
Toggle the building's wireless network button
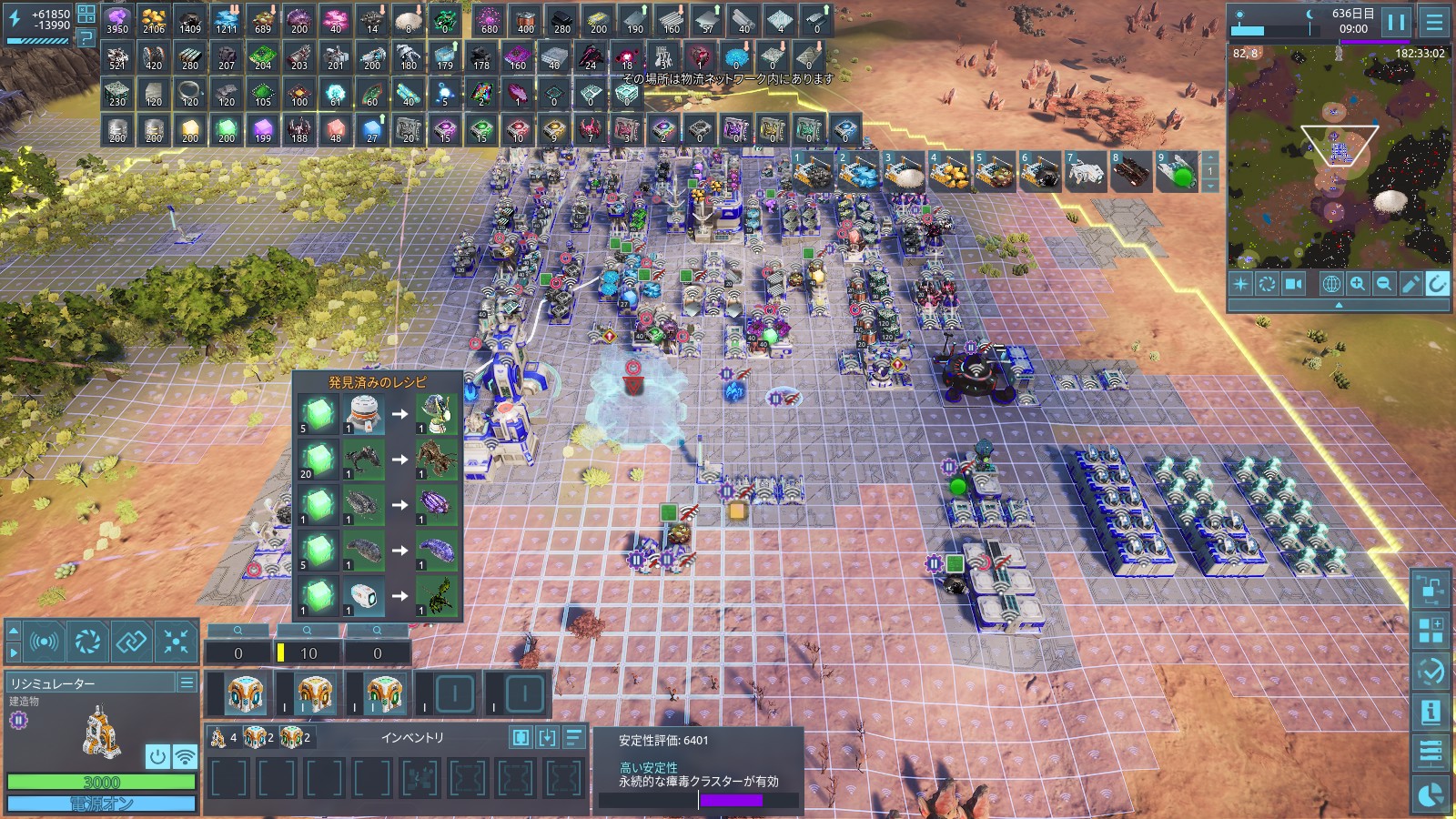click(x=185, y=756)
